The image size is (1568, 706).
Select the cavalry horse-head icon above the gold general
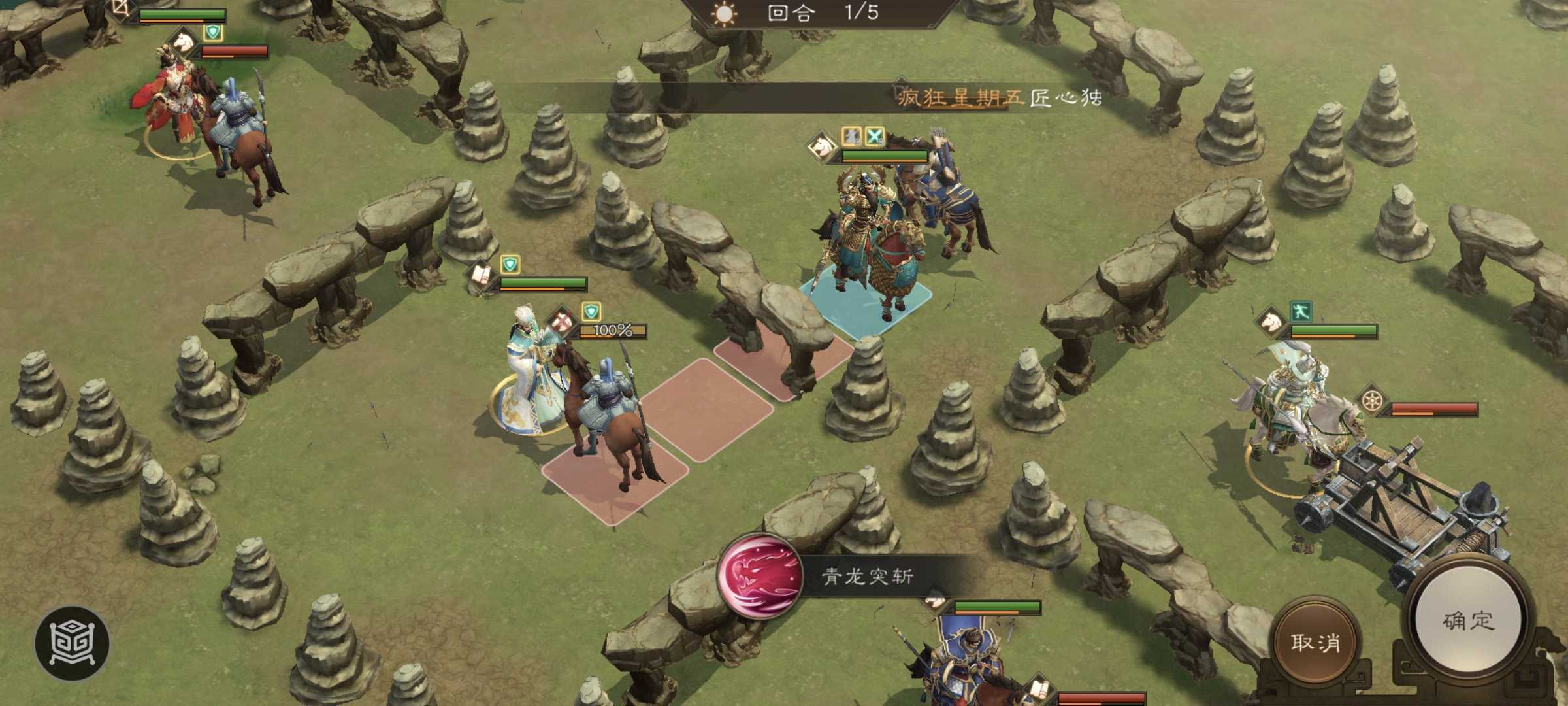[x=821, y=146]
